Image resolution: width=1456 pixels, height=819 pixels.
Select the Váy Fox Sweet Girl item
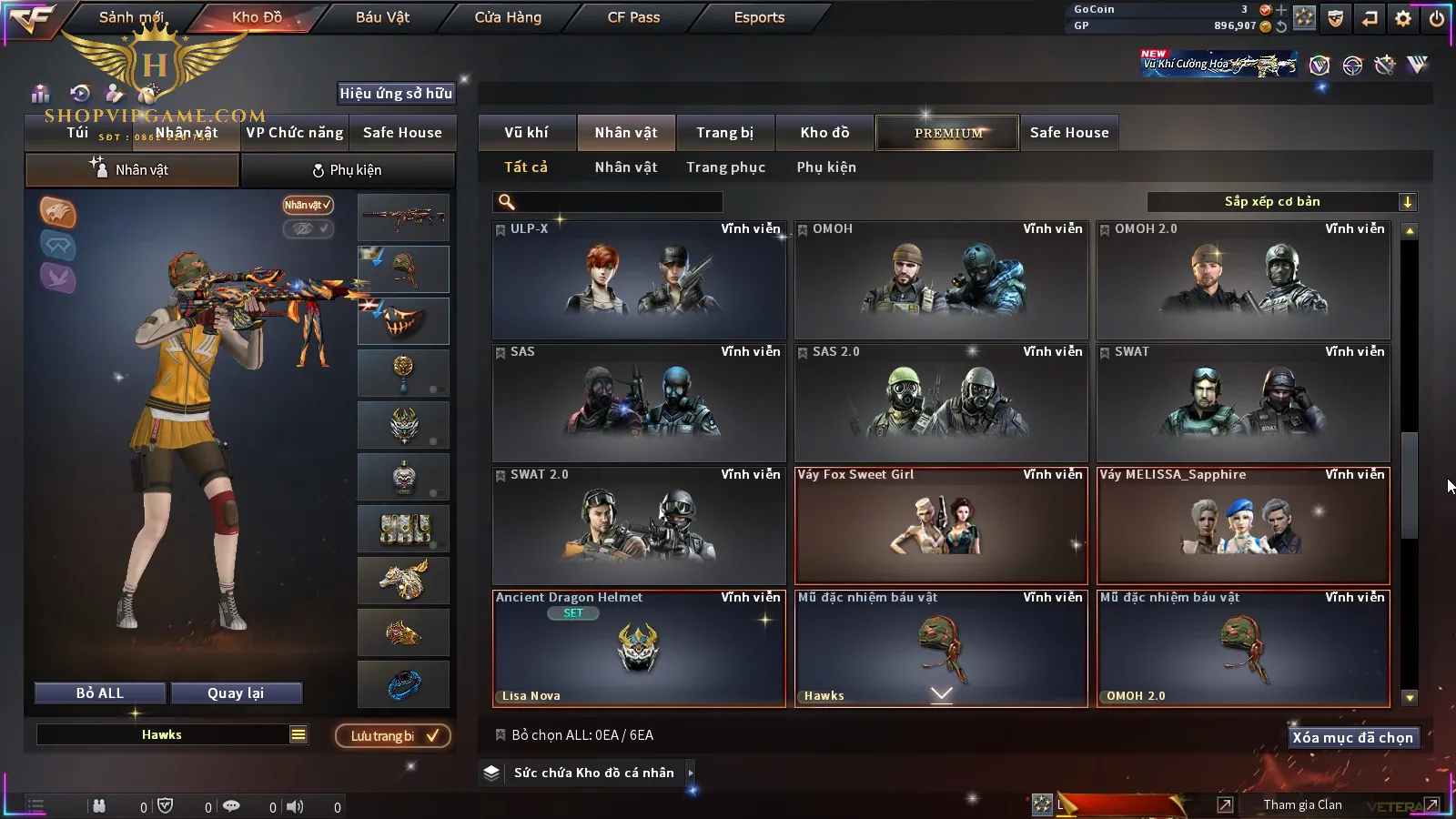tap(941, 526)
